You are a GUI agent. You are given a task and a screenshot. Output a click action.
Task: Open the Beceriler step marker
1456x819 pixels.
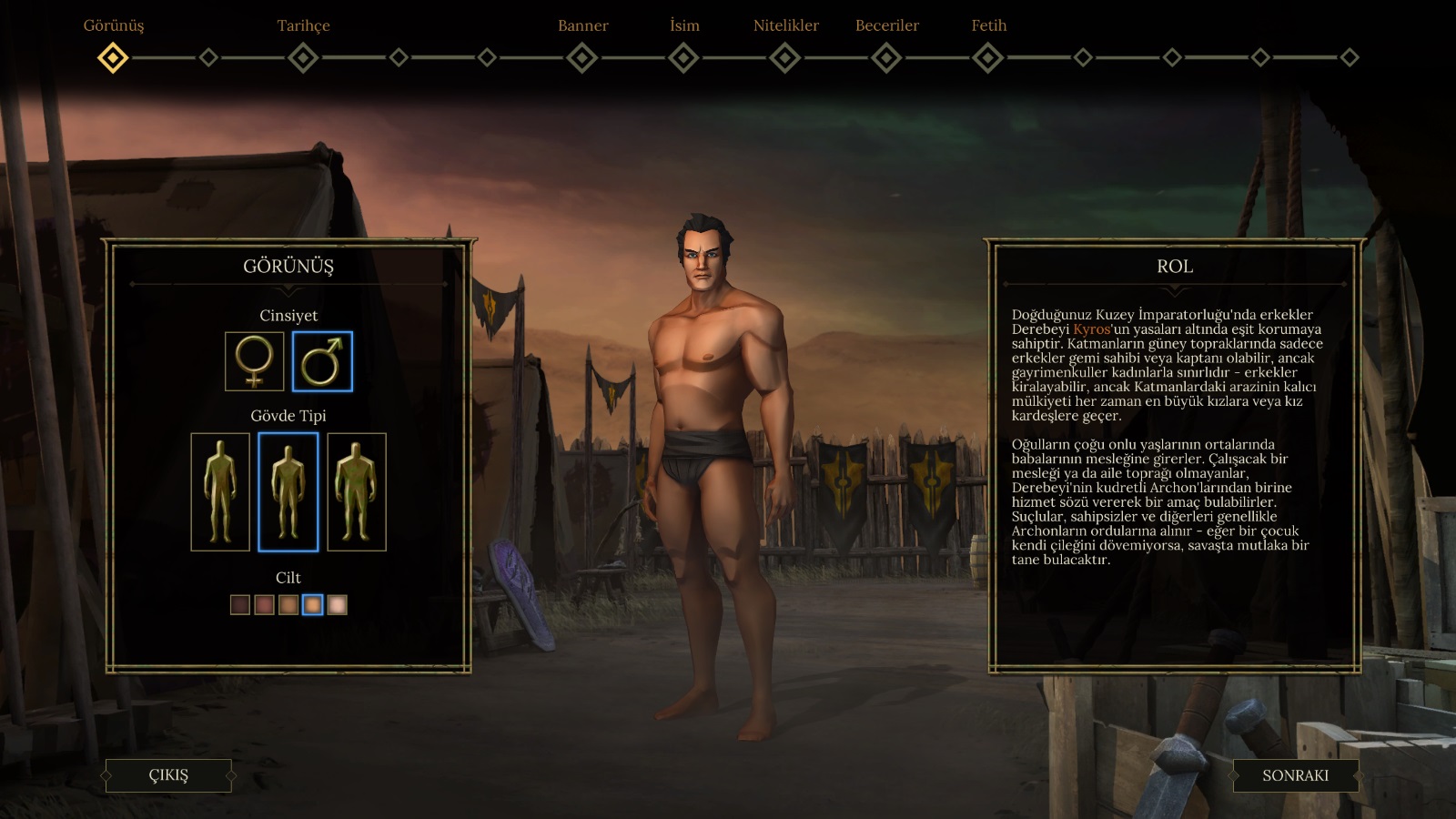click(886, 58)
